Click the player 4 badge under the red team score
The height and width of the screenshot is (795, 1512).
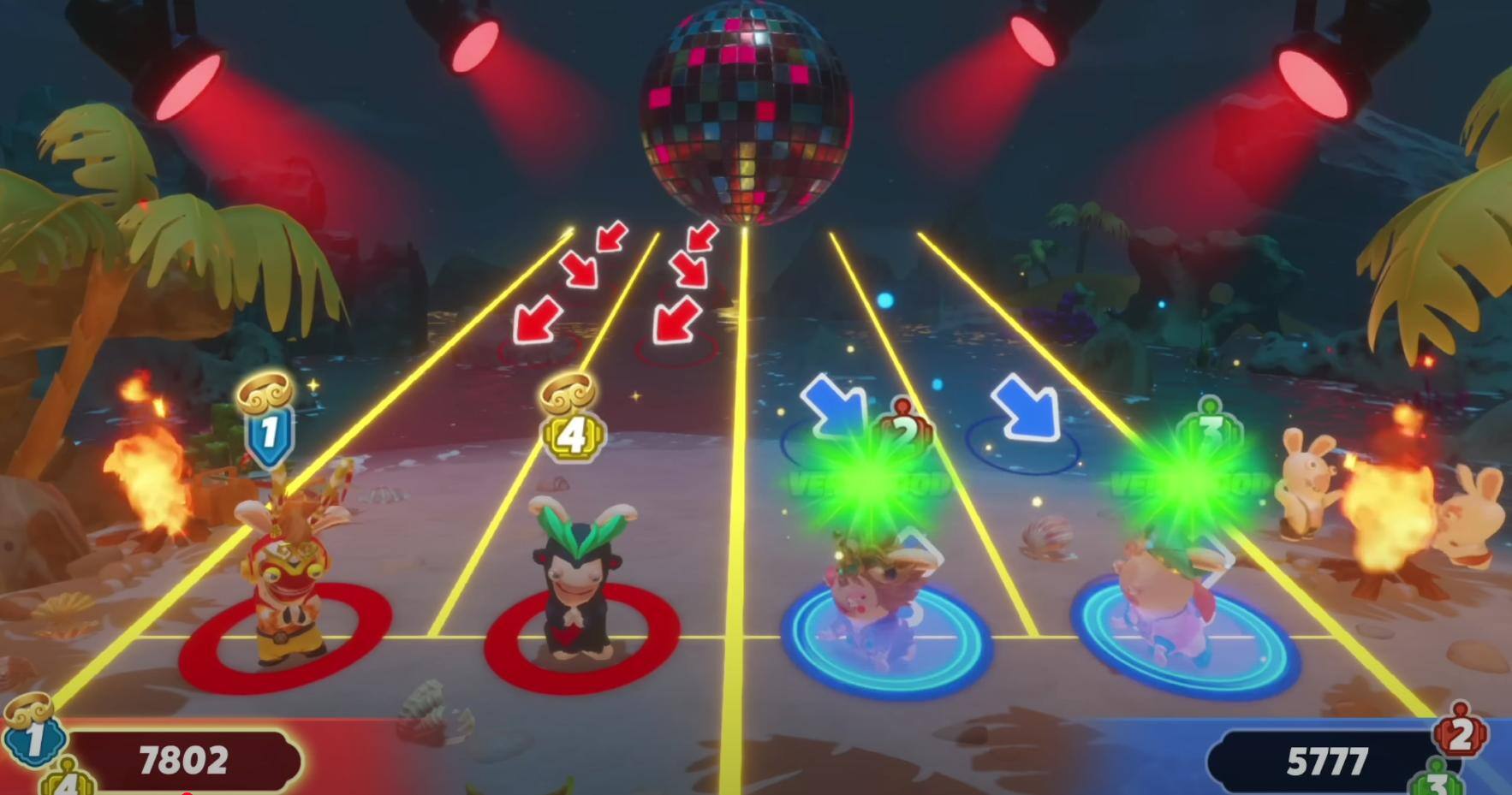pos(67,780)
